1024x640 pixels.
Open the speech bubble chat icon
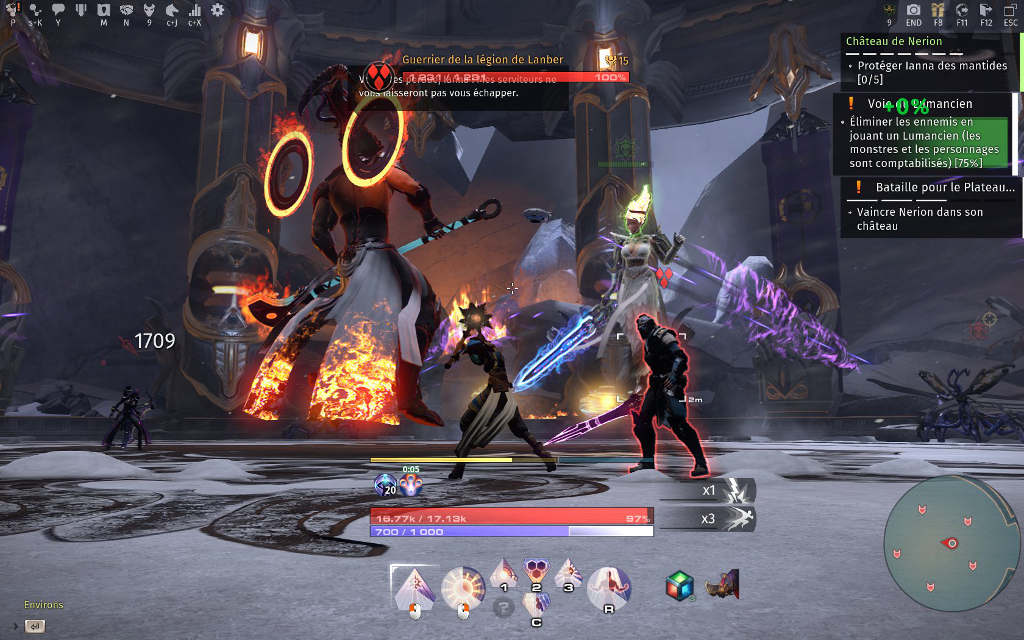pyautogui.click(x=58, y=10)
